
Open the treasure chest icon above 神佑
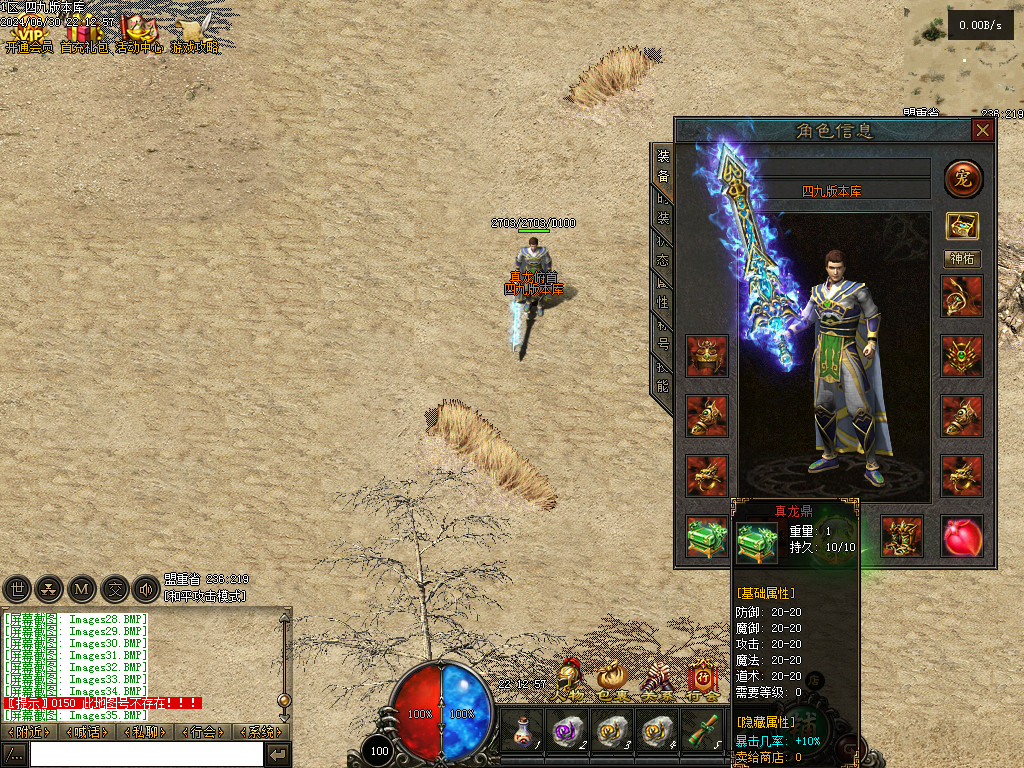pyautogui.click(x=962, y=225)
